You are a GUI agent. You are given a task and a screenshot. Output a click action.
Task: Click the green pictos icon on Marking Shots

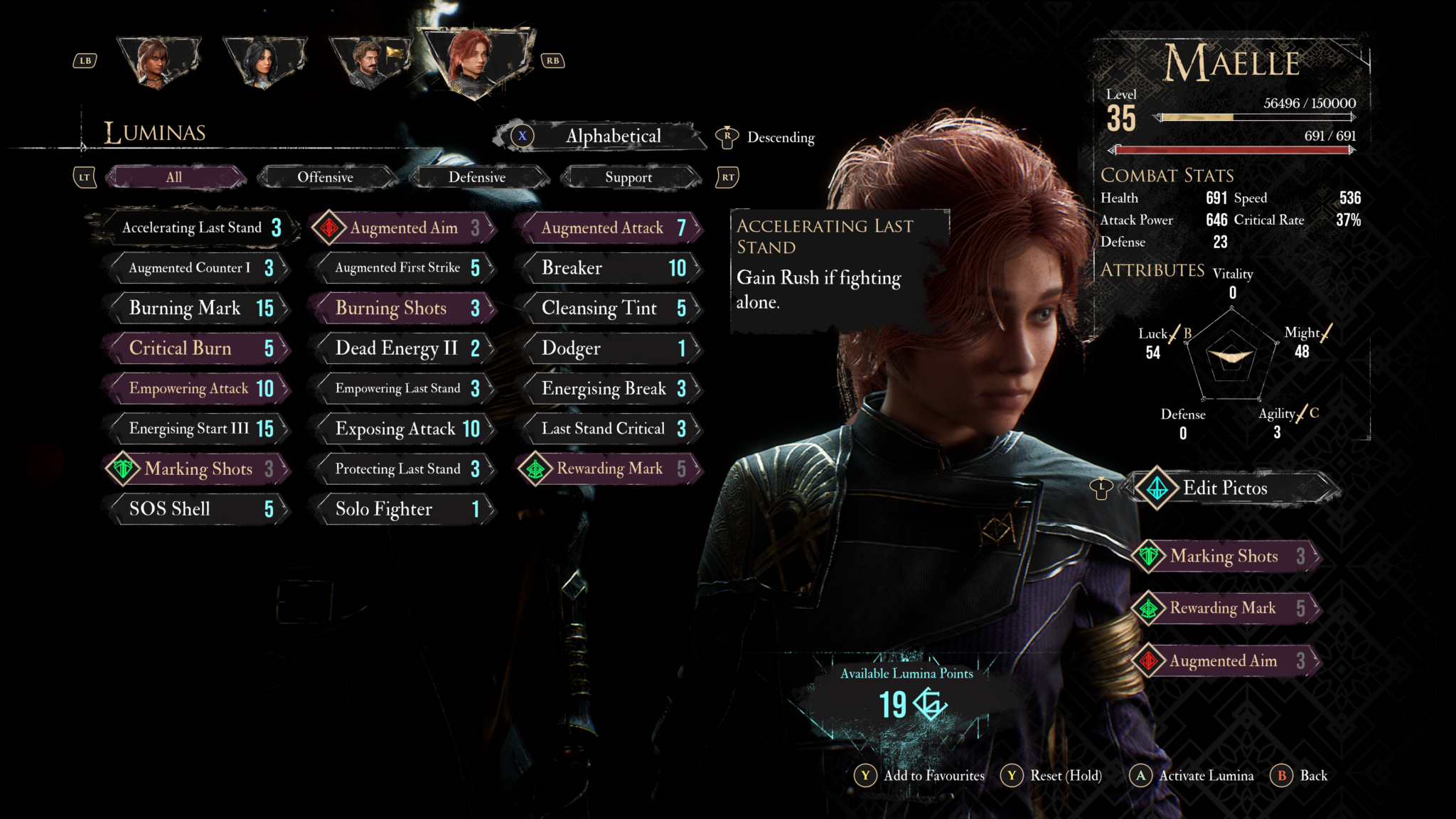(122, 469)
